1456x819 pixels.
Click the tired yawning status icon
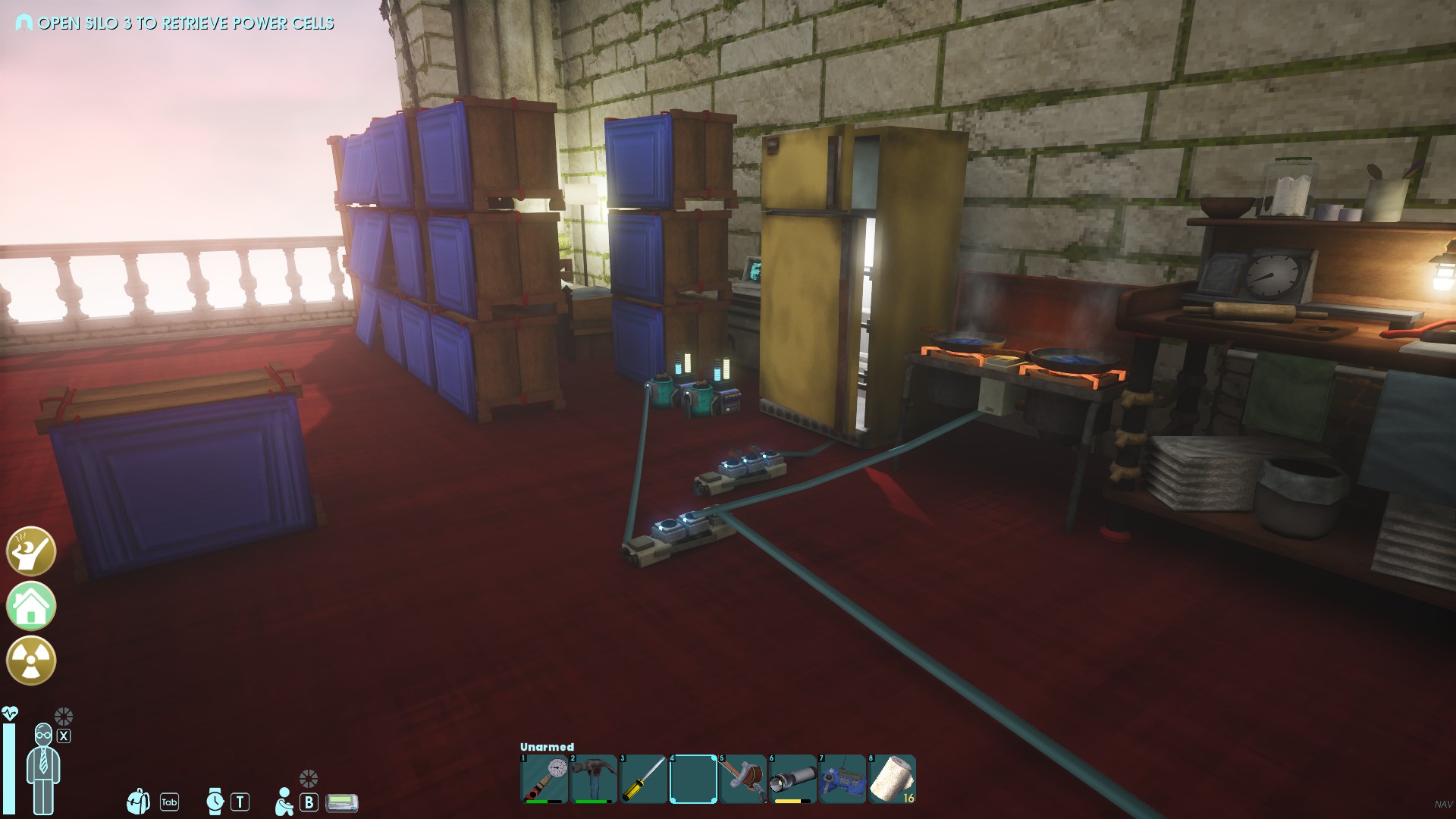point(31,551)
